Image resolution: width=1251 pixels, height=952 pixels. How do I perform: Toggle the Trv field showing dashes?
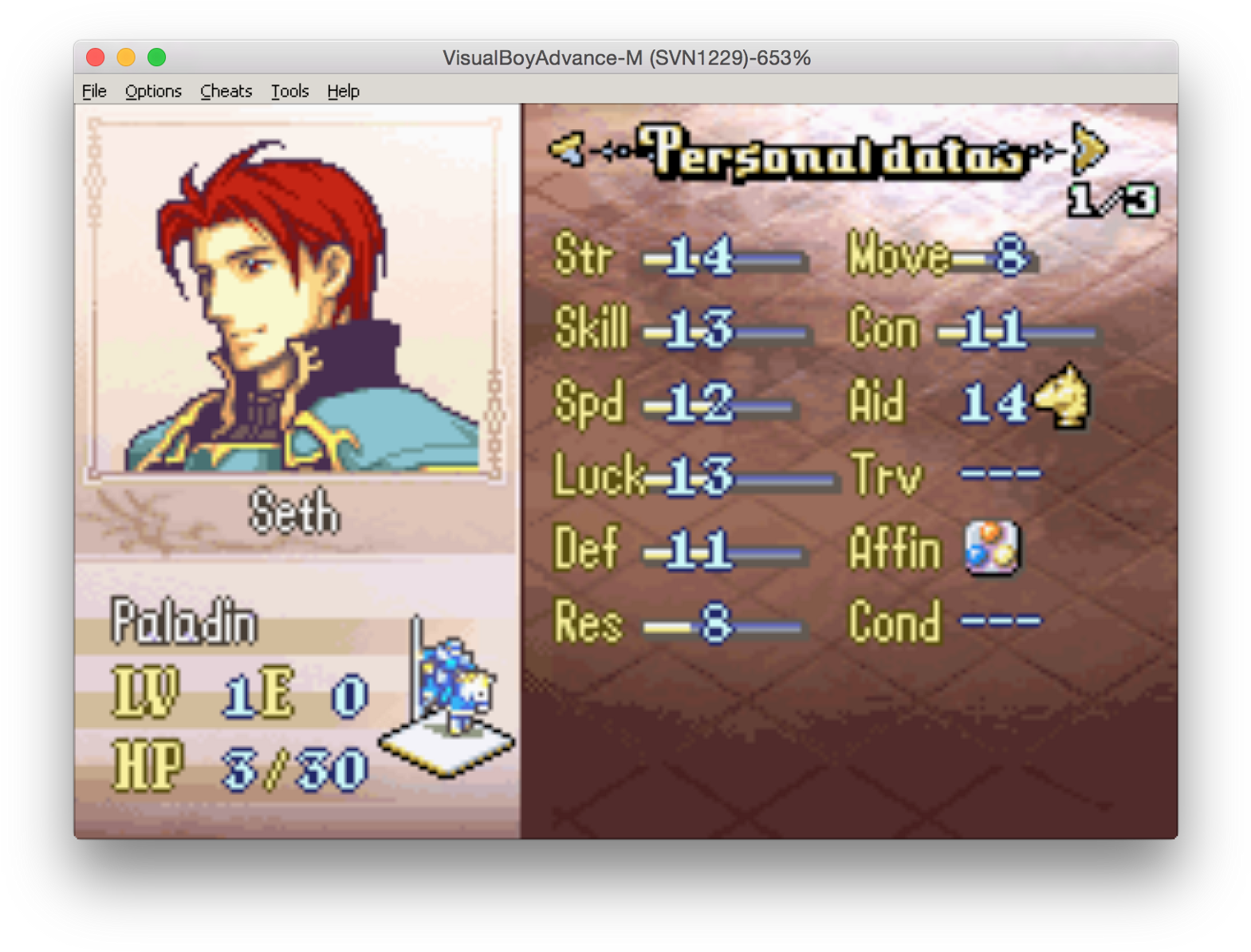tap(1001, 474)
